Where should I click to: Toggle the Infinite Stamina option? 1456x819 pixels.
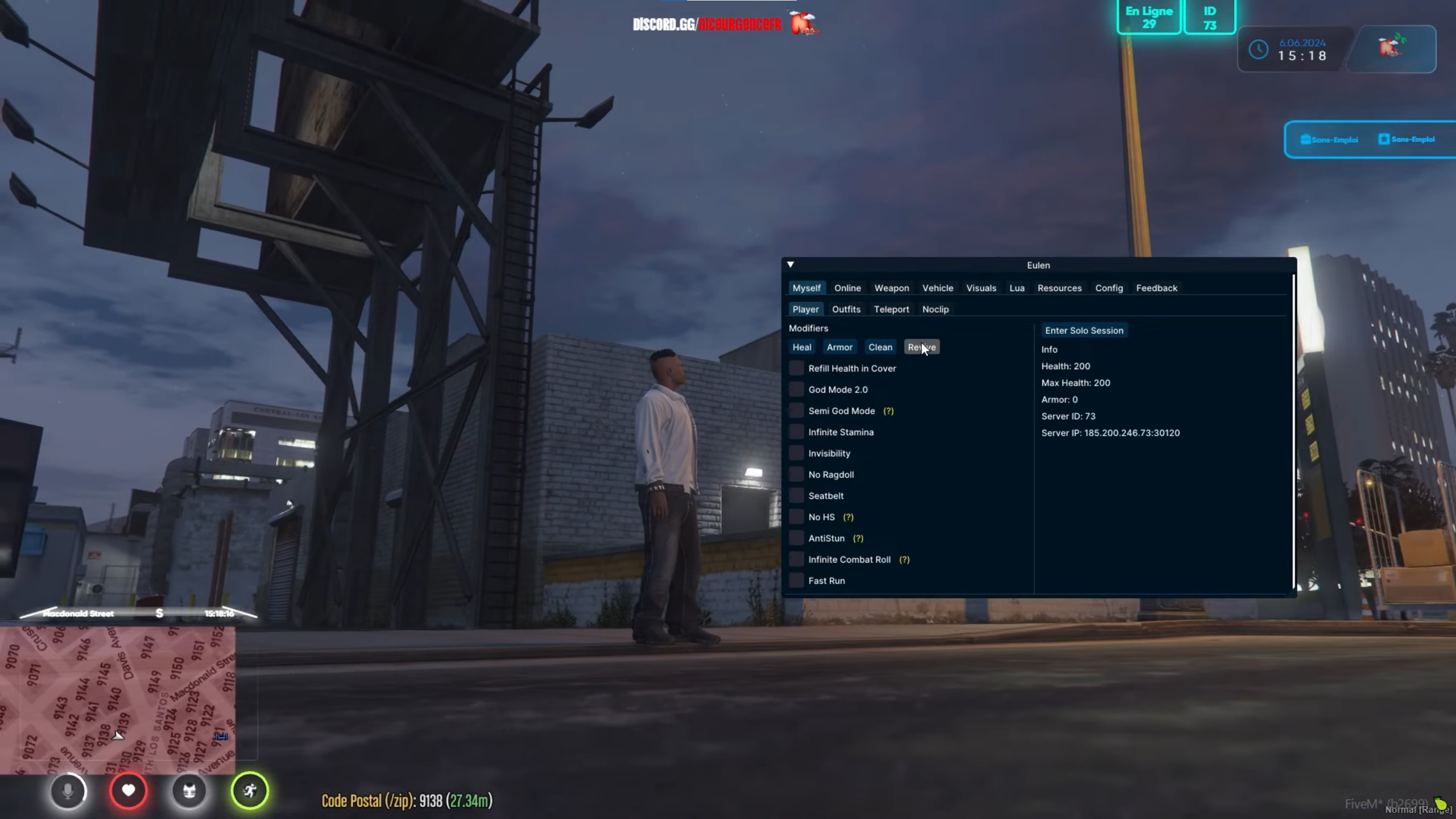point(796,432)
